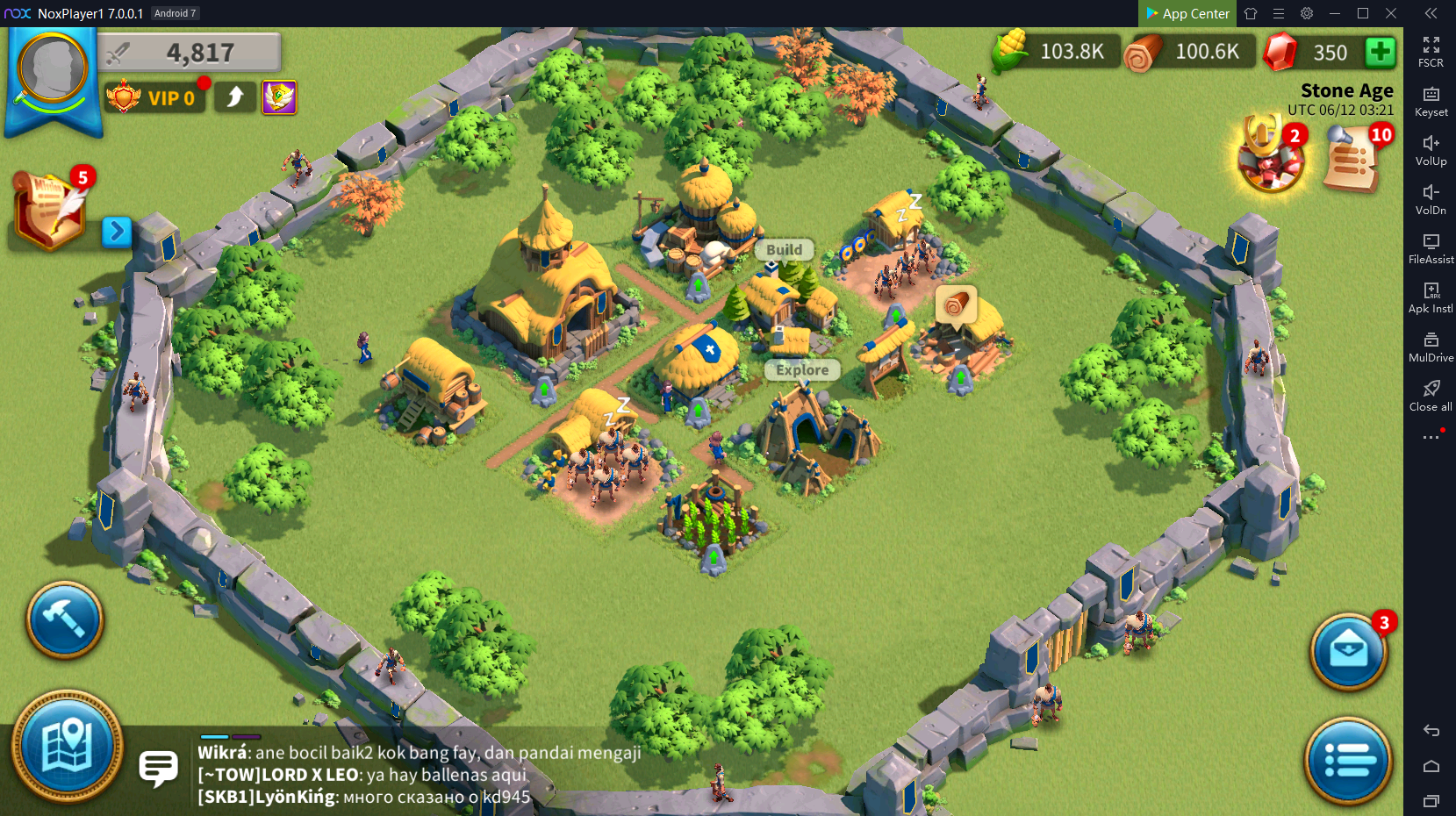Open the VIP 0 panel
Viewport: 1456px width, 816px height.
tap(156, 97)
